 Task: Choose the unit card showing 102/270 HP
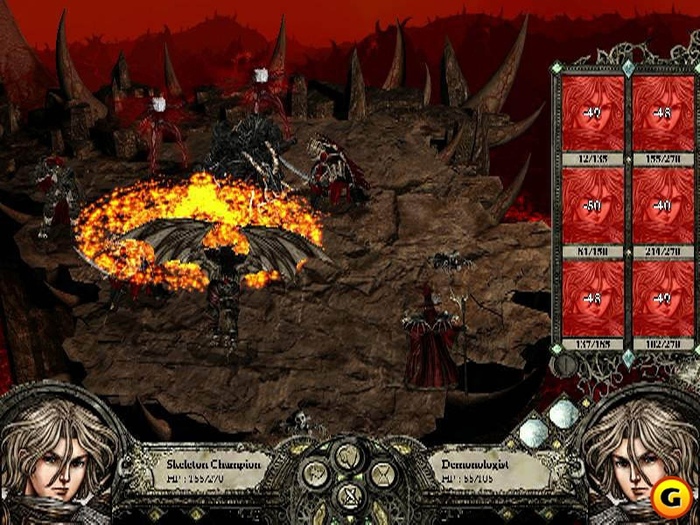click(659, 300)
